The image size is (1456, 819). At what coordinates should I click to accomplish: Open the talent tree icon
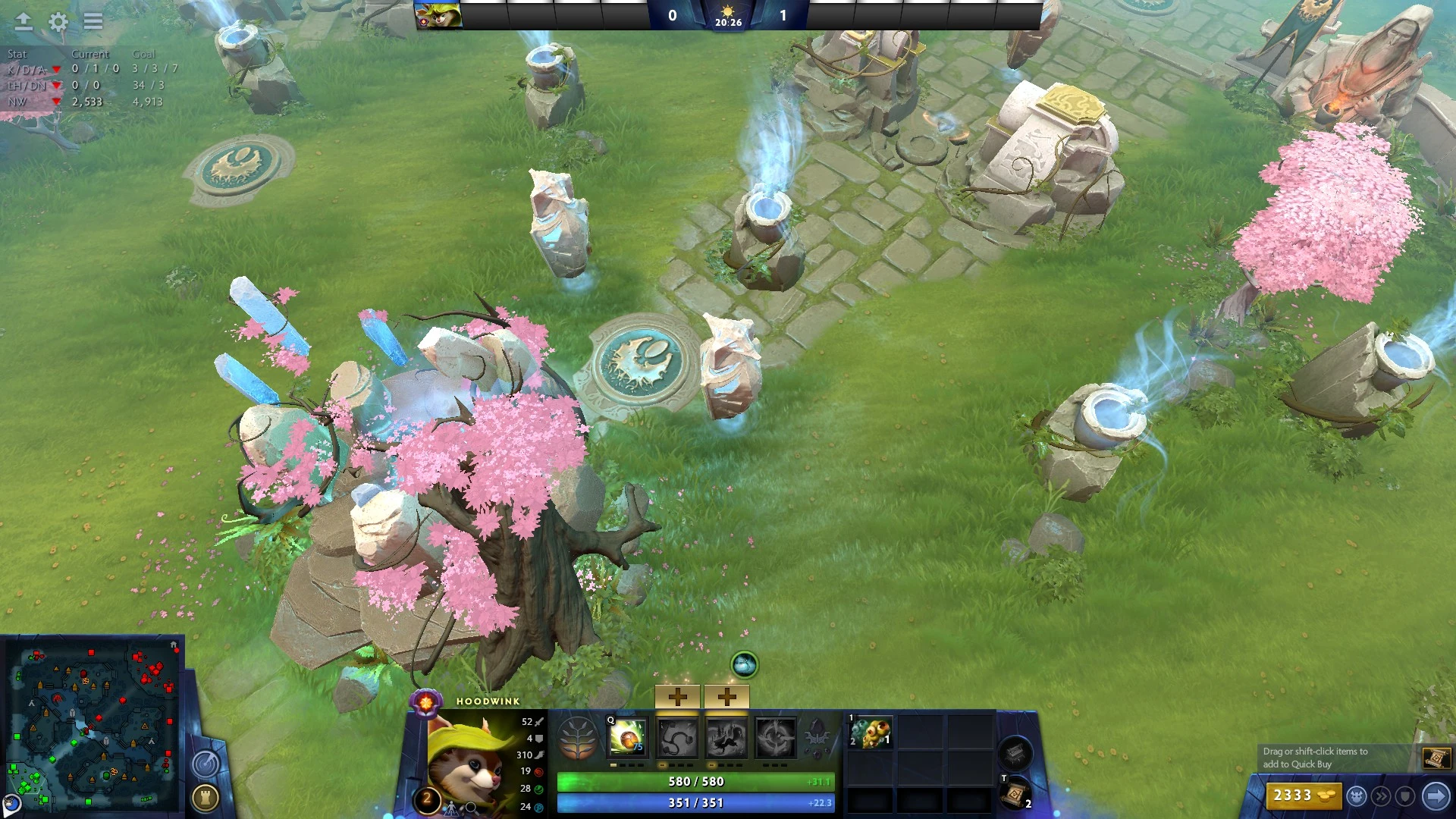[x=577, y=738]
